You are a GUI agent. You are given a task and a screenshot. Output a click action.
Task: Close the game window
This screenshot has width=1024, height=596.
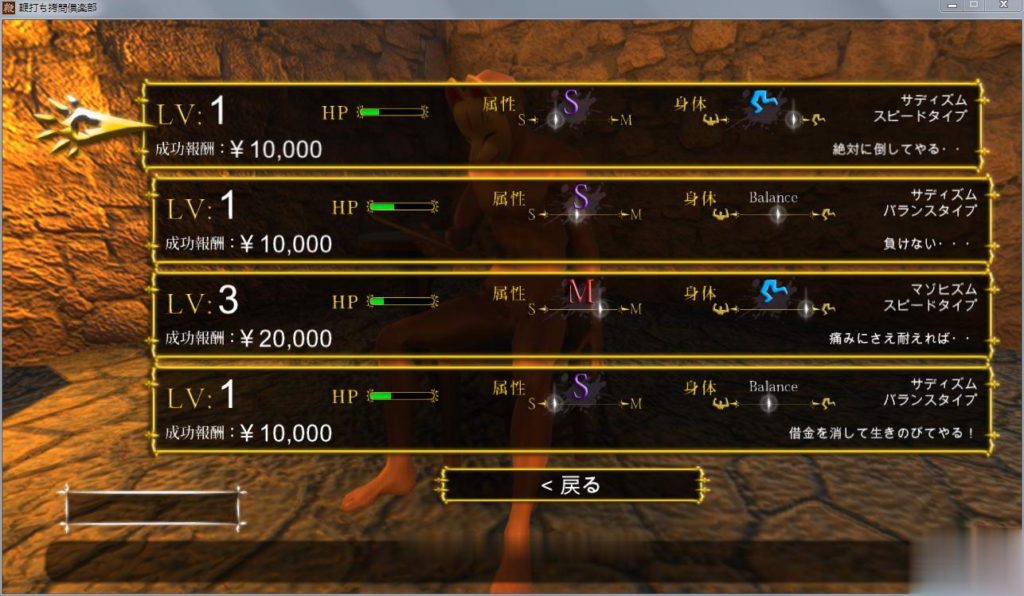1004,6
